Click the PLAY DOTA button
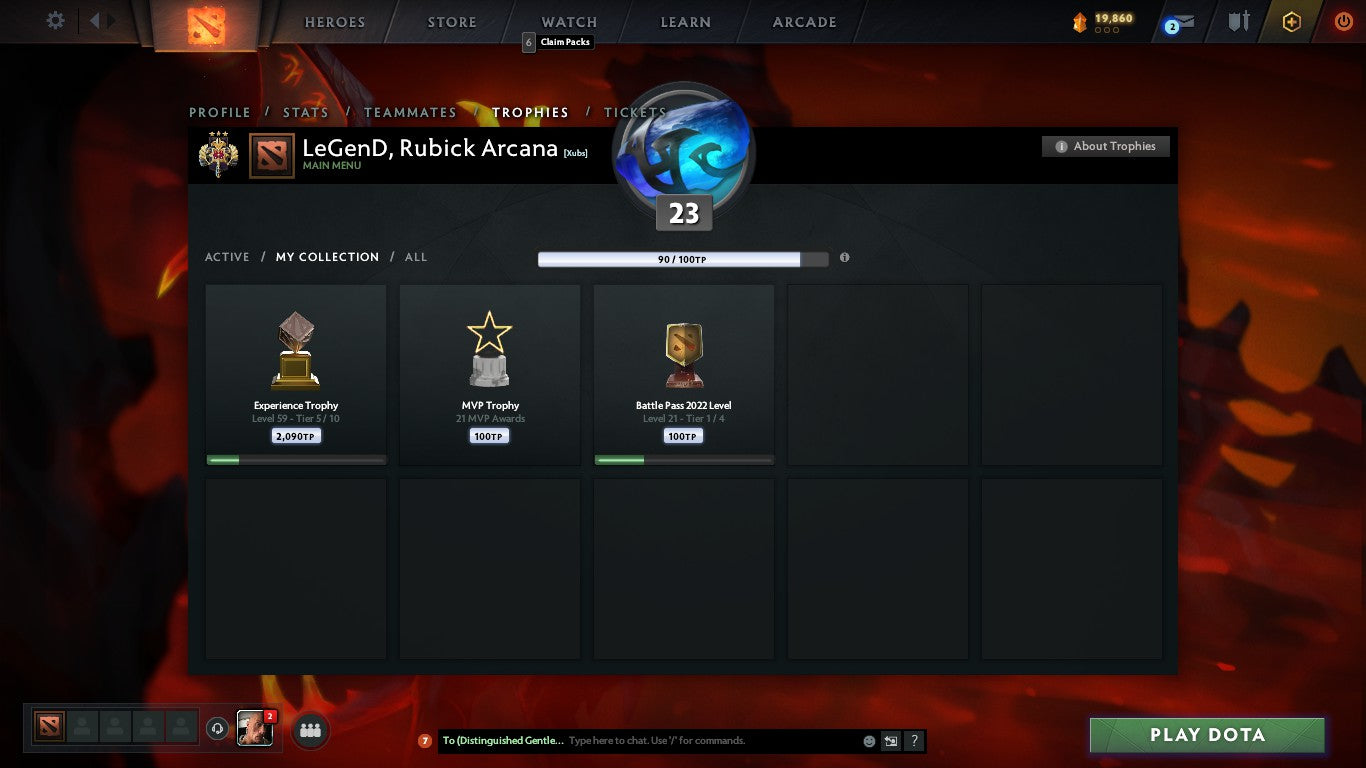This screenshot has width=1366, height=768. 1206,735
